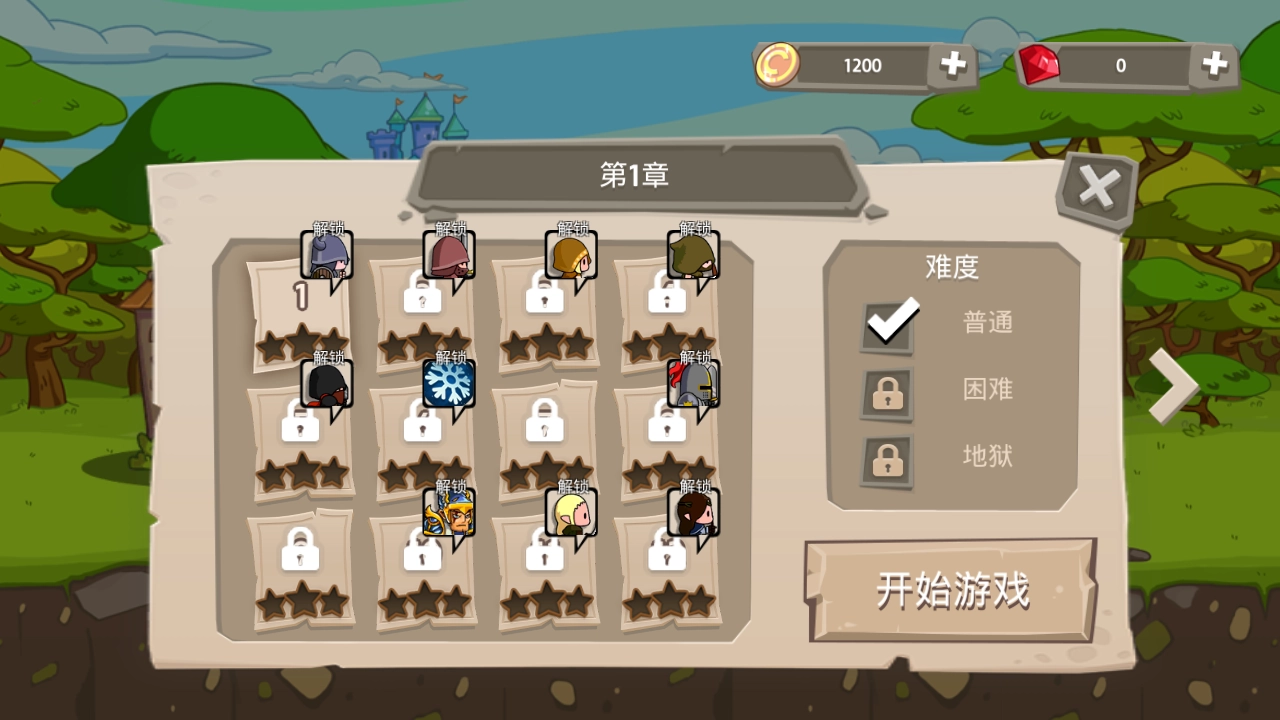Click the dark knight character icon
This screenshot has height=720, width=1280.
328,385
